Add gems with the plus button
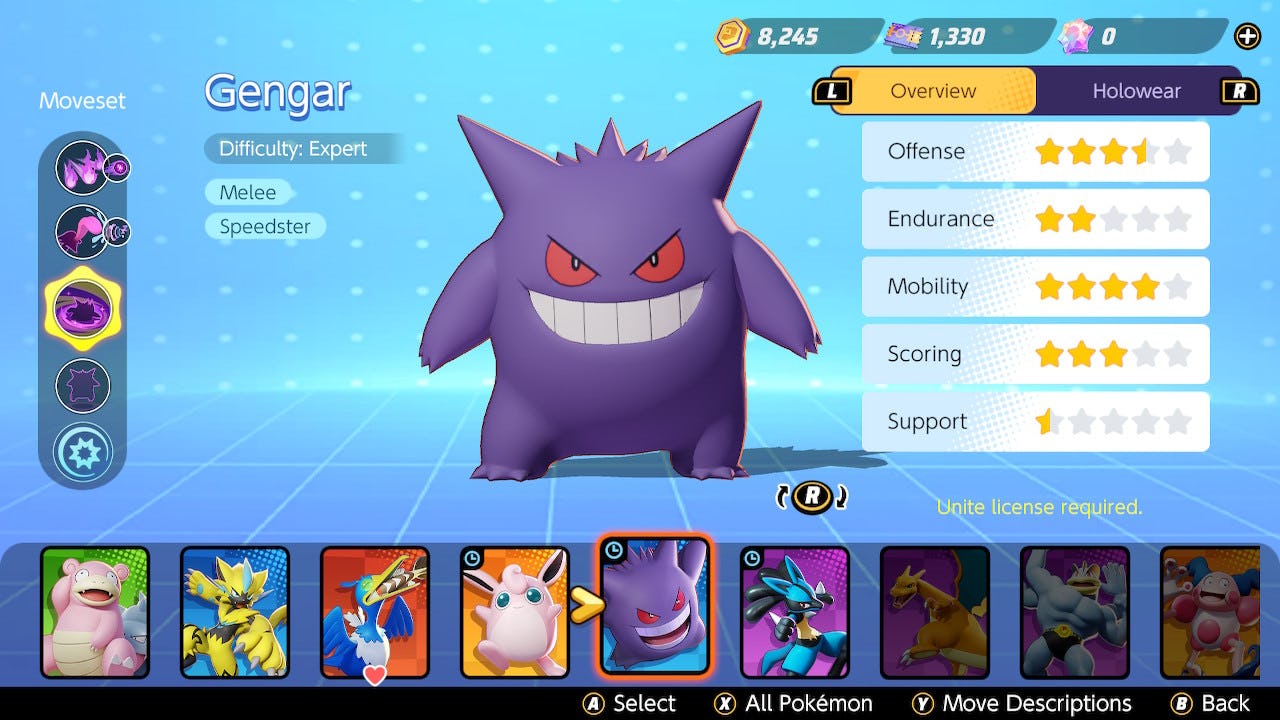1280x720 pixels. (1247, 37)
